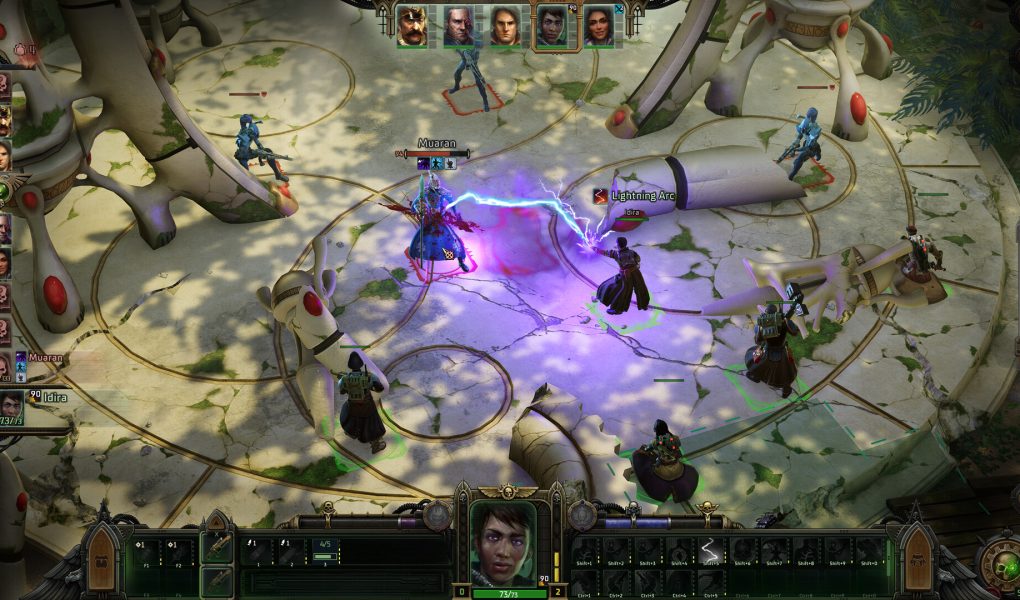Pick the smiling dark-haired woman portrait

[599, 26]
